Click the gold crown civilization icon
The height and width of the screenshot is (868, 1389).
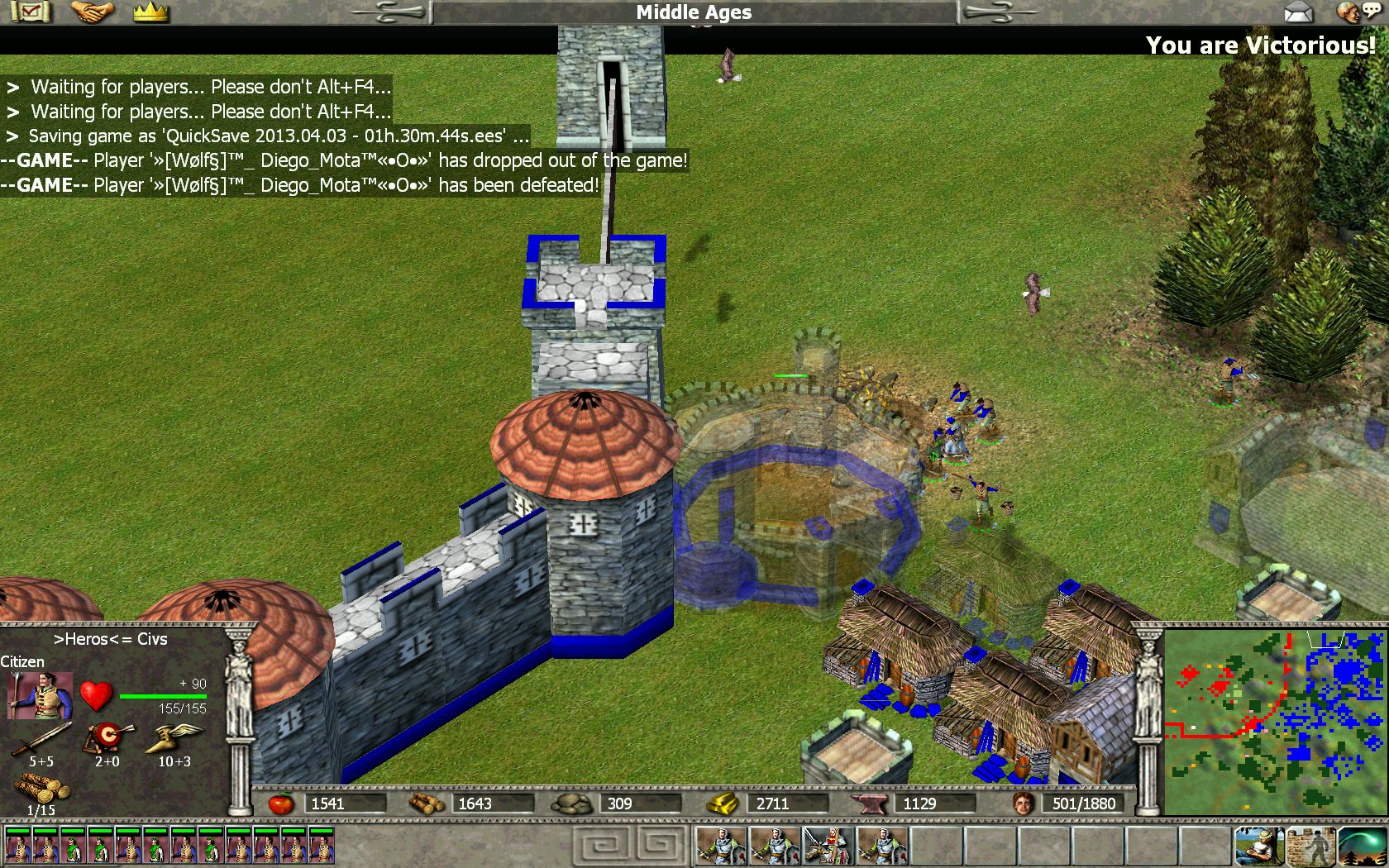tap(150, 12)
